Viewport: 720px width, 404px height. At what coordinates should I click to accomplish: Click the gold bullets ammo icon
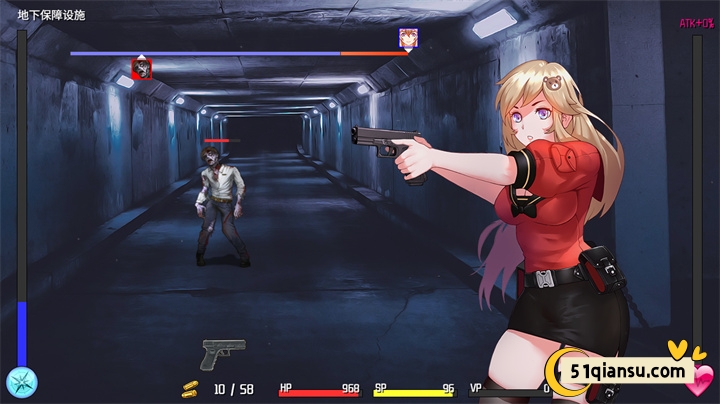coord(190,388)
